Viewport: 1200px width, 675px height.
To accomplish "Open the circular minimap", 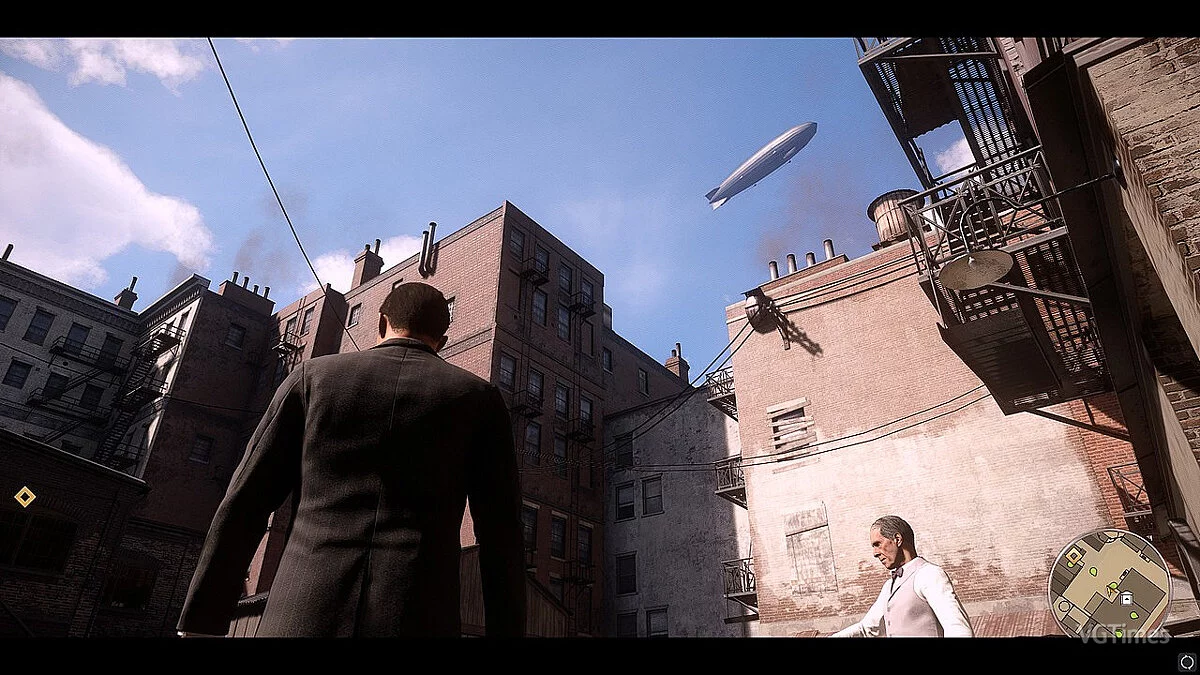I will click(x=1108, y=583).
